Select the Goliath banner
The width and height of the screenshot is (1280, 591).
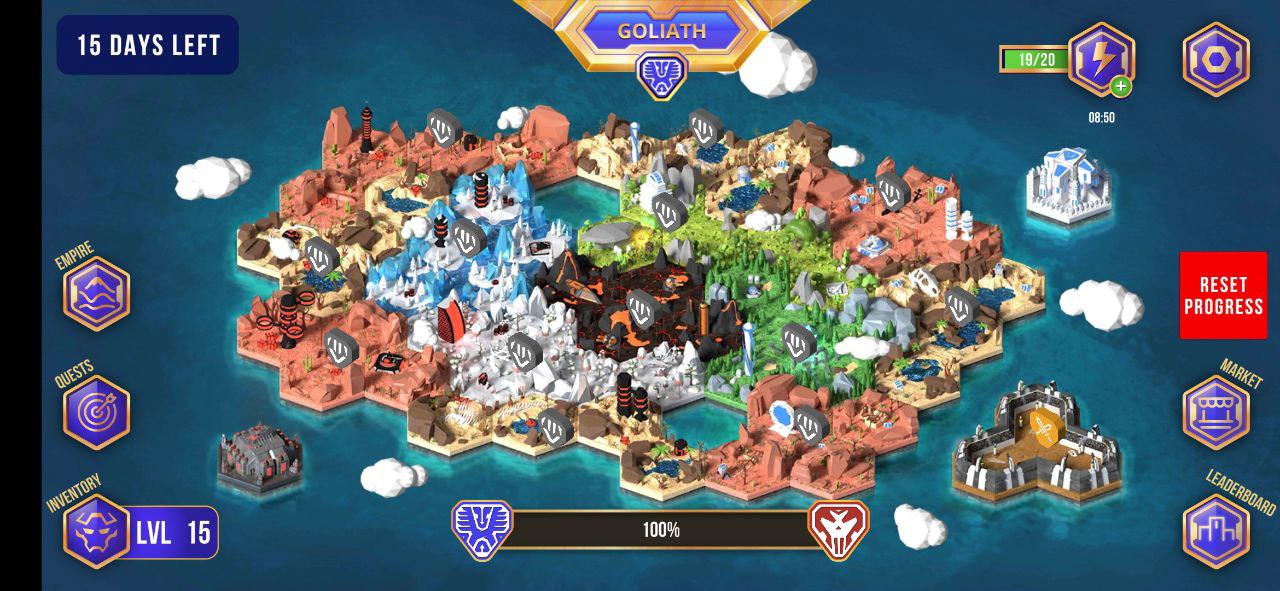pos(661,31)
